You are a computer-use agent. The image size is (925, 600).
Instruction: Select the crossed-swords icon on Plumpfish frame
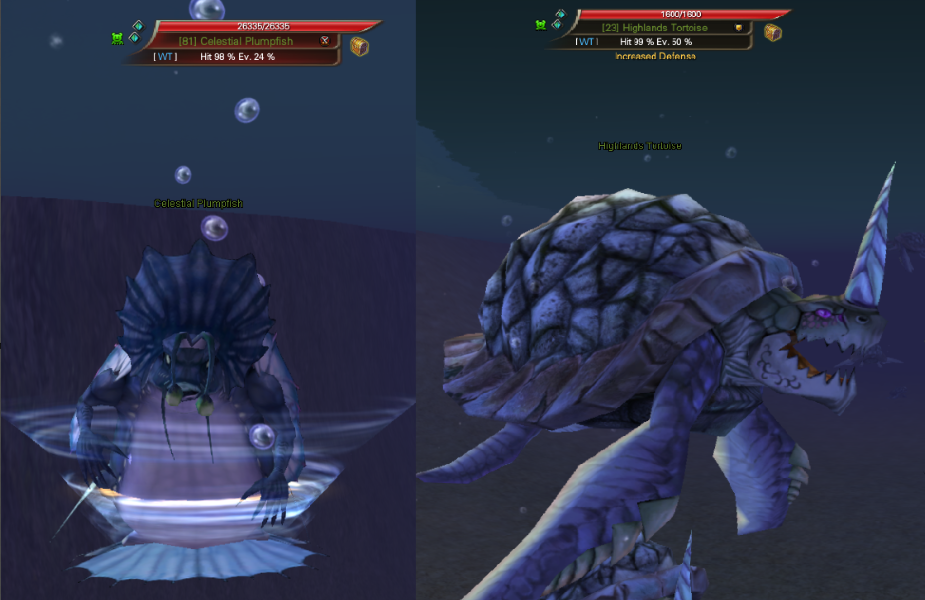(x=325, y=41)
